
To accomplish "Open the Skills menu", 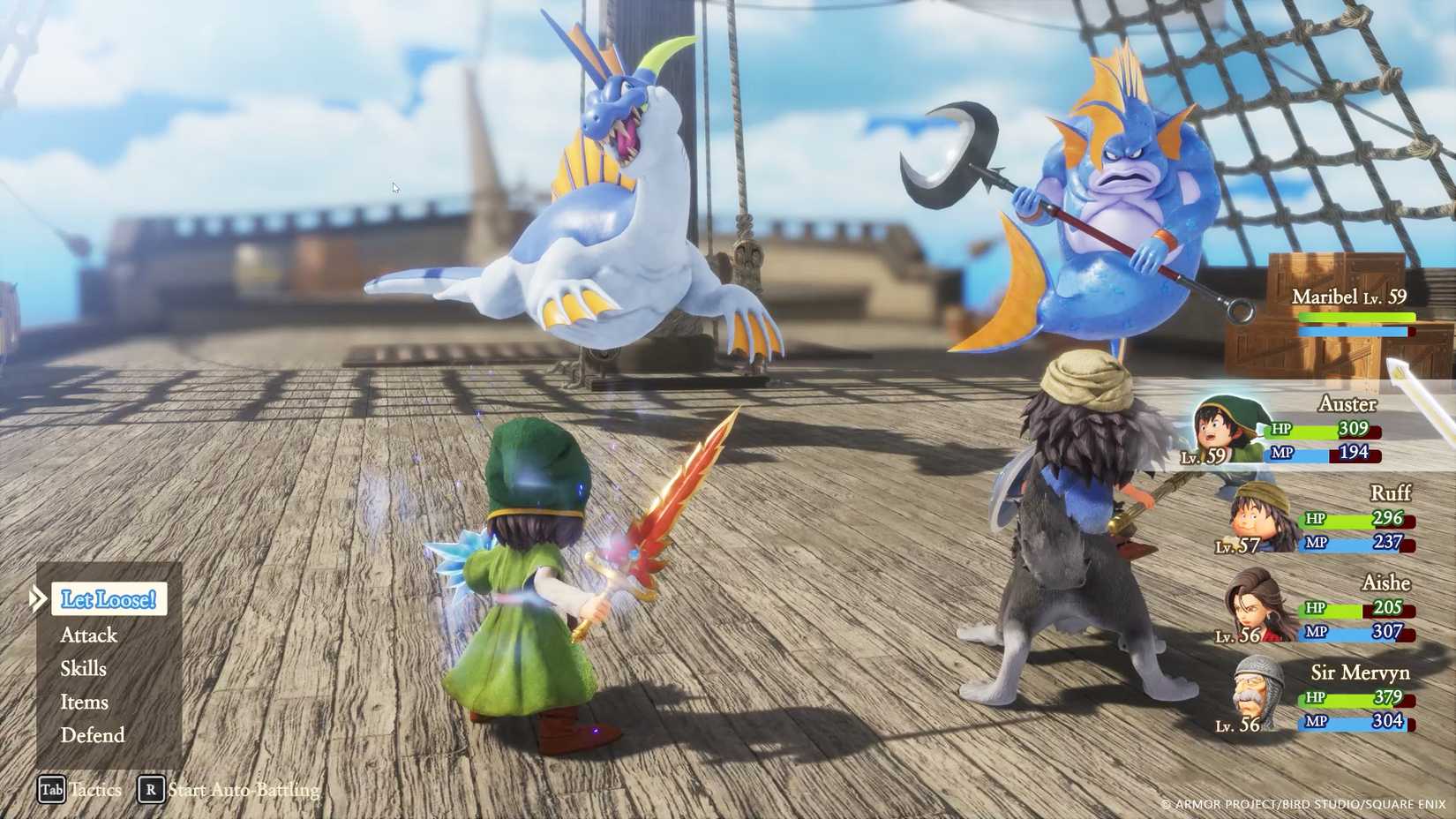I will coord(83,668).
